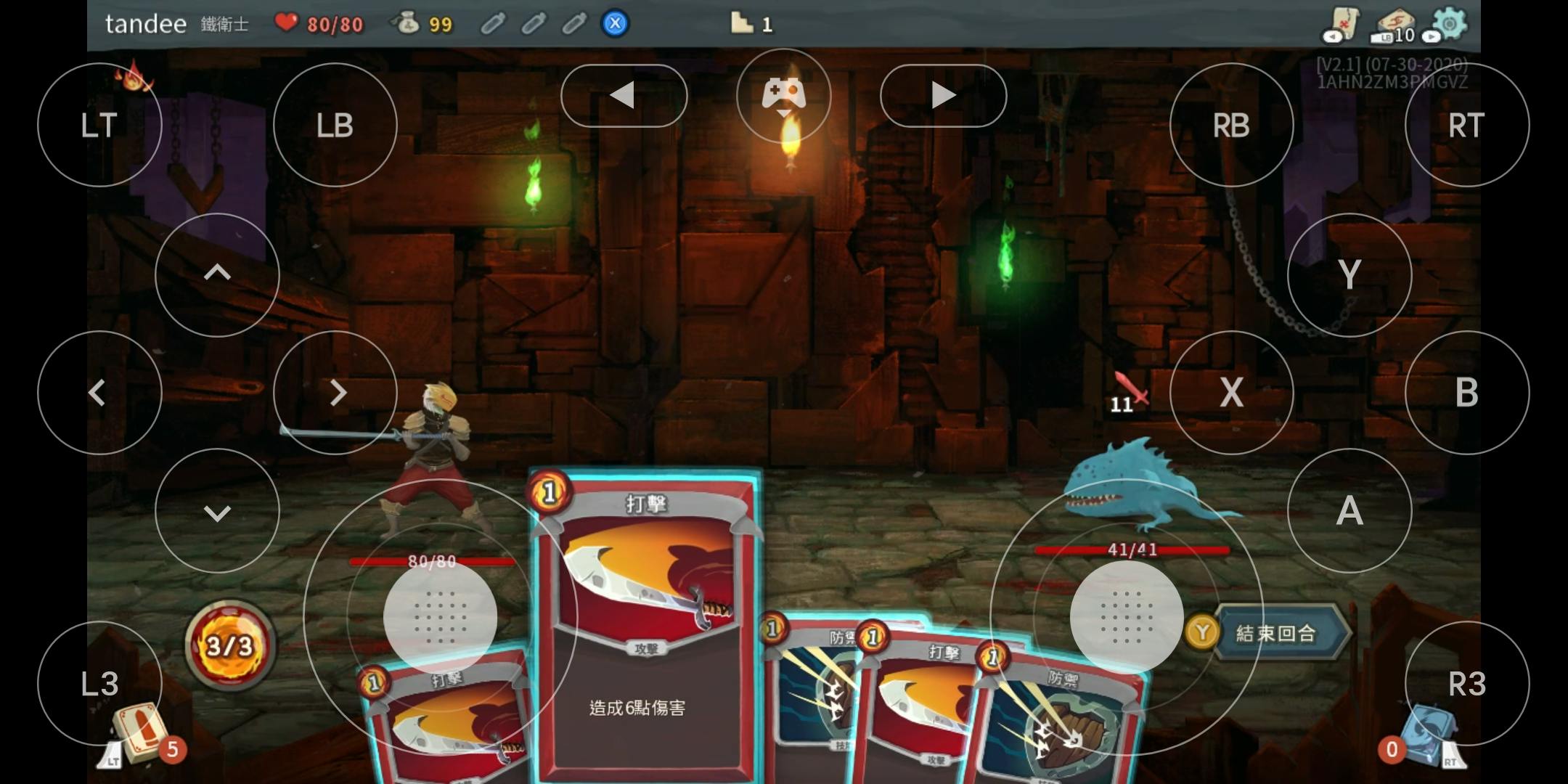The image size is (1568, 784).
Task: Tap the overlay's gamepad icon button
Action: 783,95
